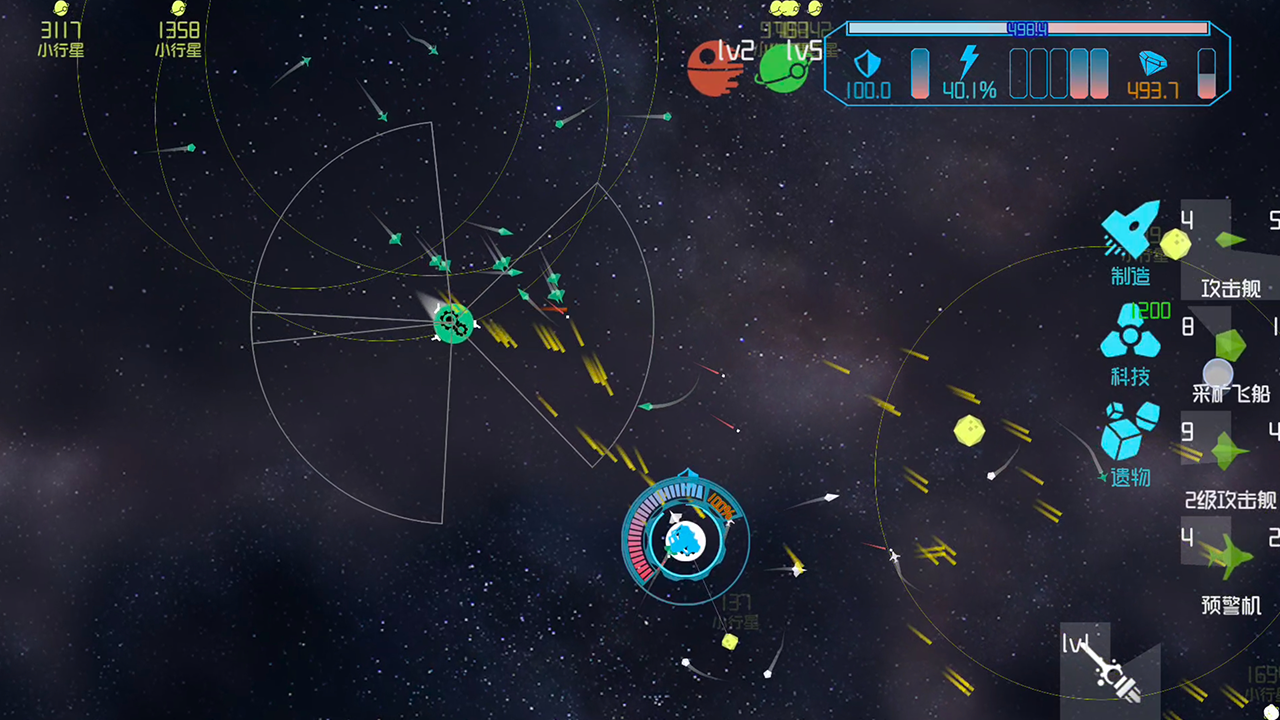
Task: Open the 科技 technology menu
Action: click(1130, 344)
